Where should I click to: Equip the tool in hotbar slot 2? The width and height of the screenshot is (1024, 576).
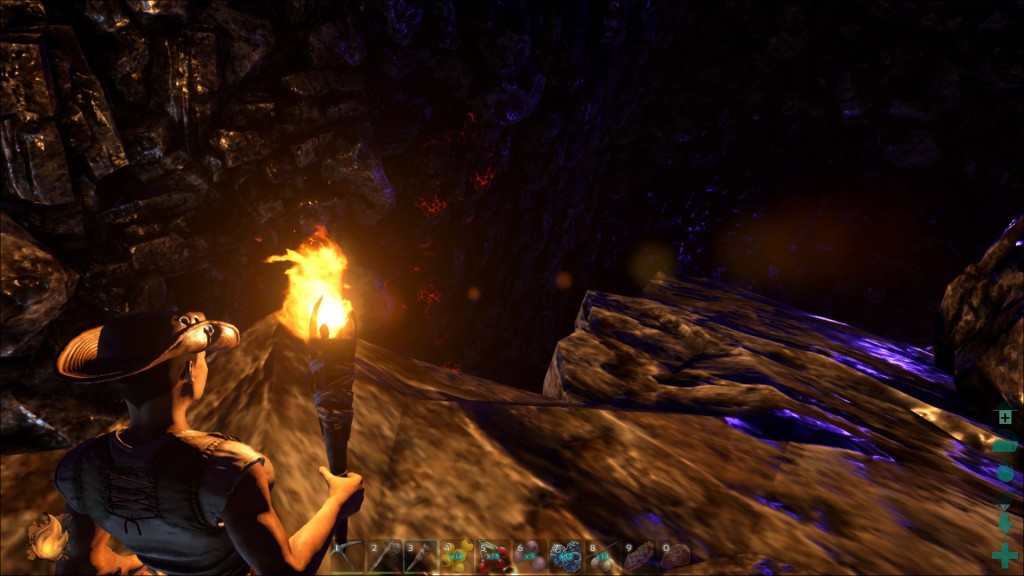pyautogui.click(x=384, y=556)
